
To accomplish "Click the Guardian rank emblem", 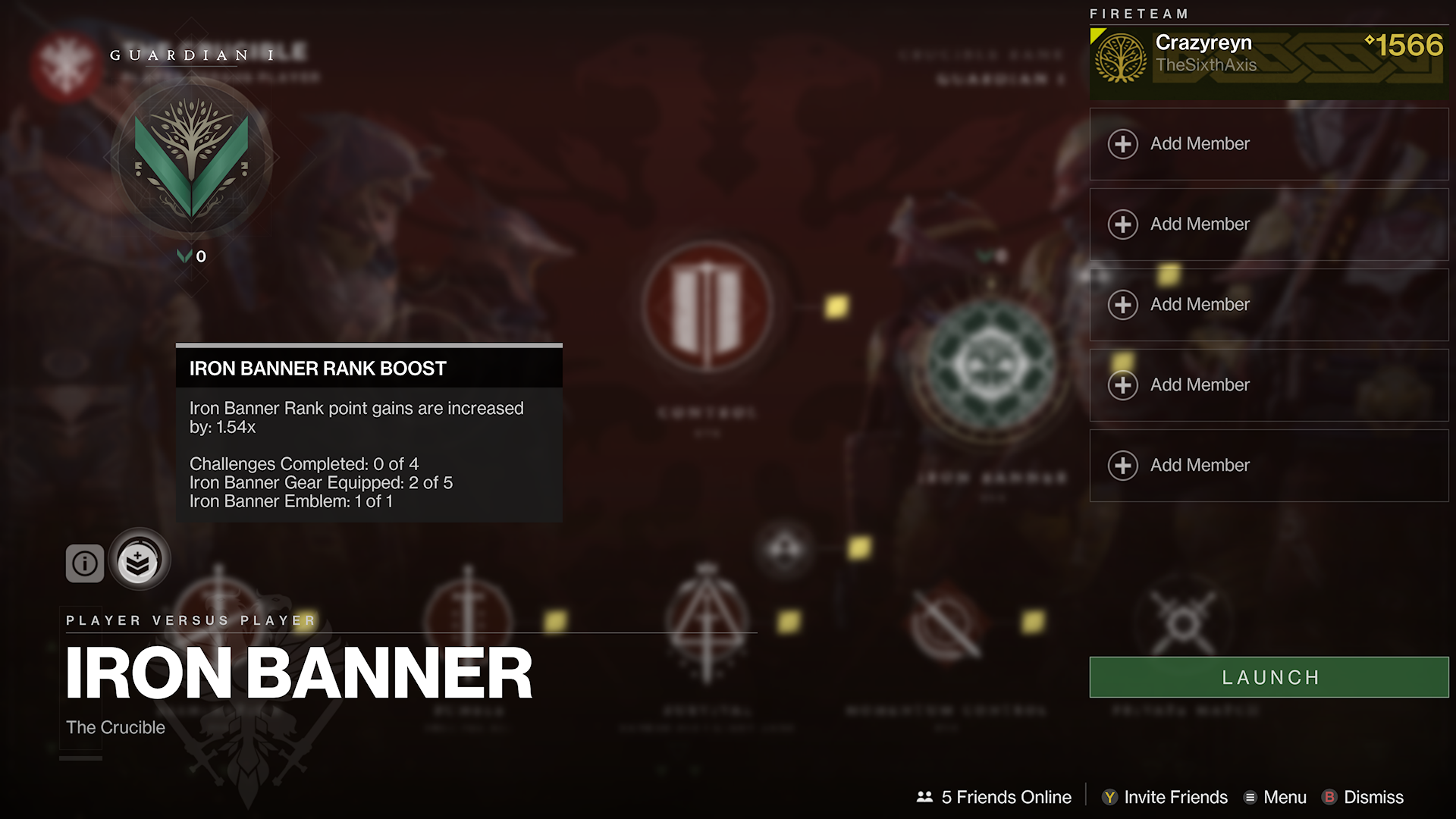I will [191, 161].
